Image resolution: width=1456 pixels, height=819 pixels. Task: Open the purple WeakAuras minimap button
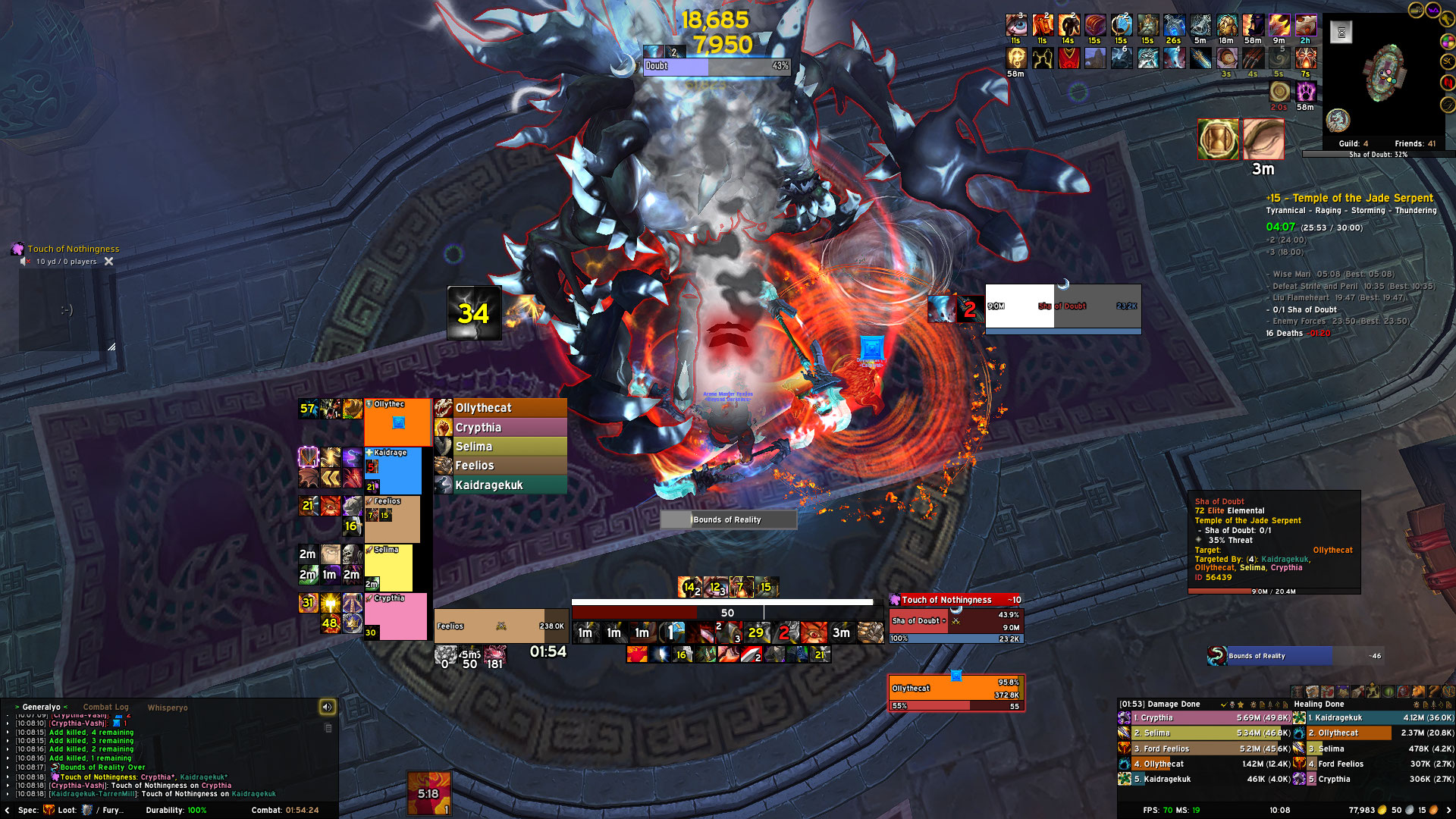coord(1433,10)
